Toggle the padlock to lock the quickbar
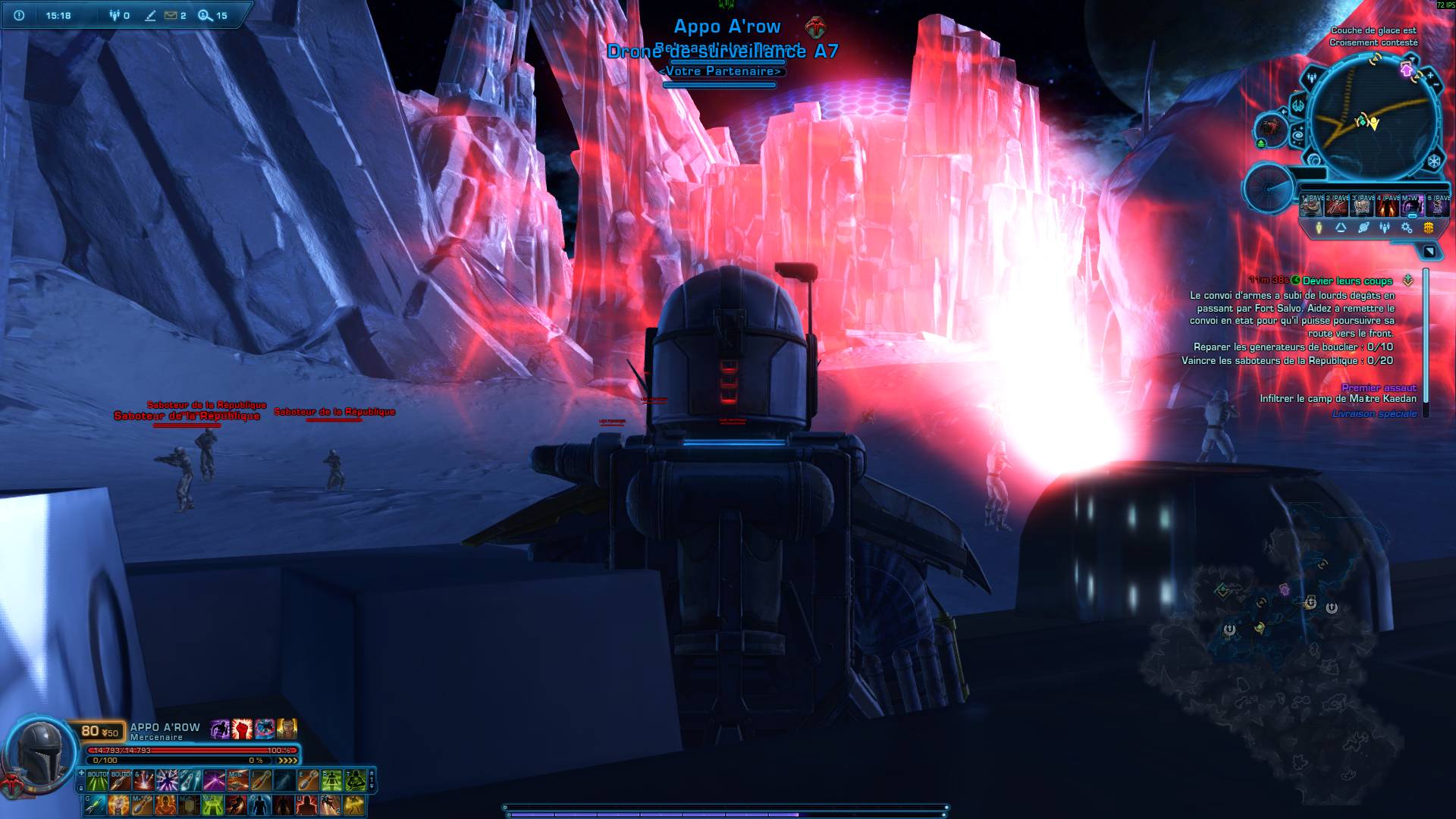Screen dimensions: 1456x819 81,788
